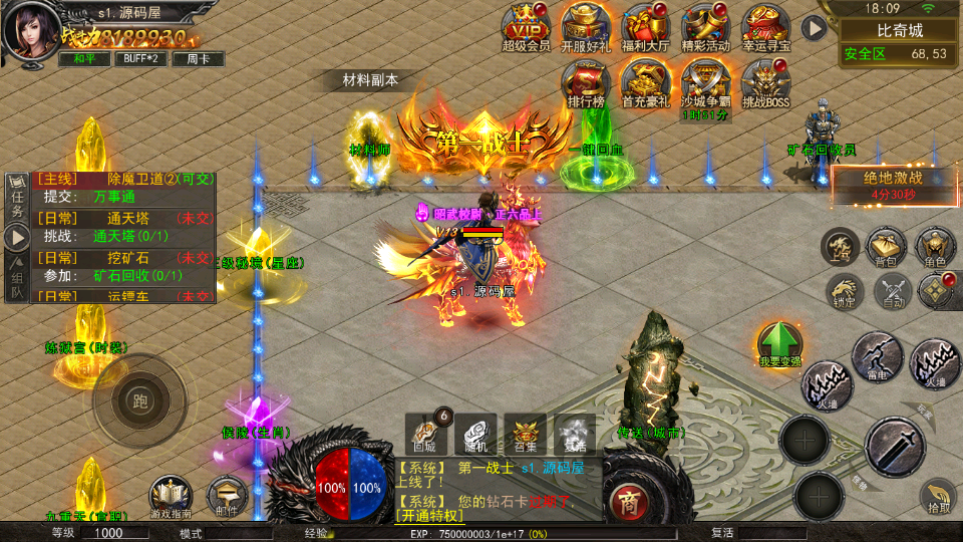Click the 我要变强 green arrow
This screenshot has width=963, height=542.
[x=779, y=344]
